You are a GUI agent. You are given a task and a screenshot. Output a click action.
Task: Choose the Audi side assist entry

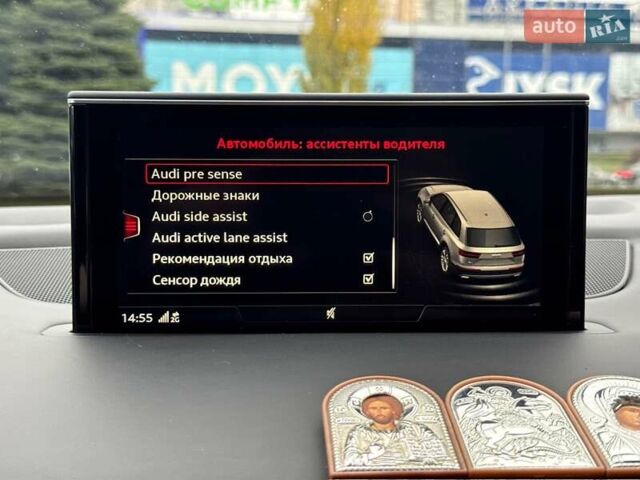click(x=200, y=216)
